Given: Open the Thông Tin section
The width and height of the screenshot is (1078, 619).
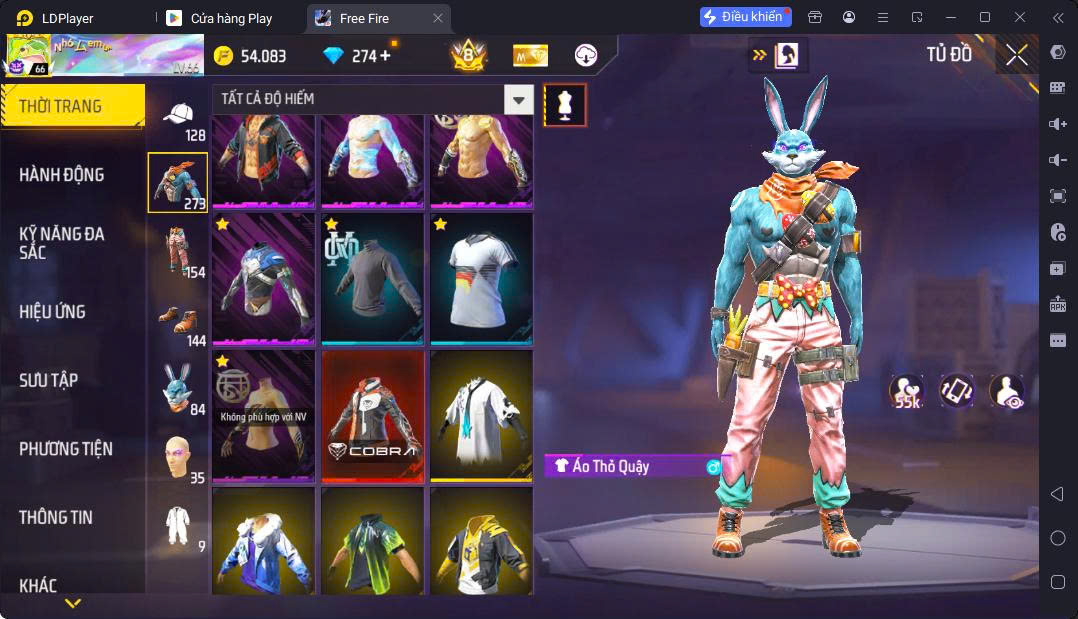Looking at the screenshot, I should click(x=56, y=518).
